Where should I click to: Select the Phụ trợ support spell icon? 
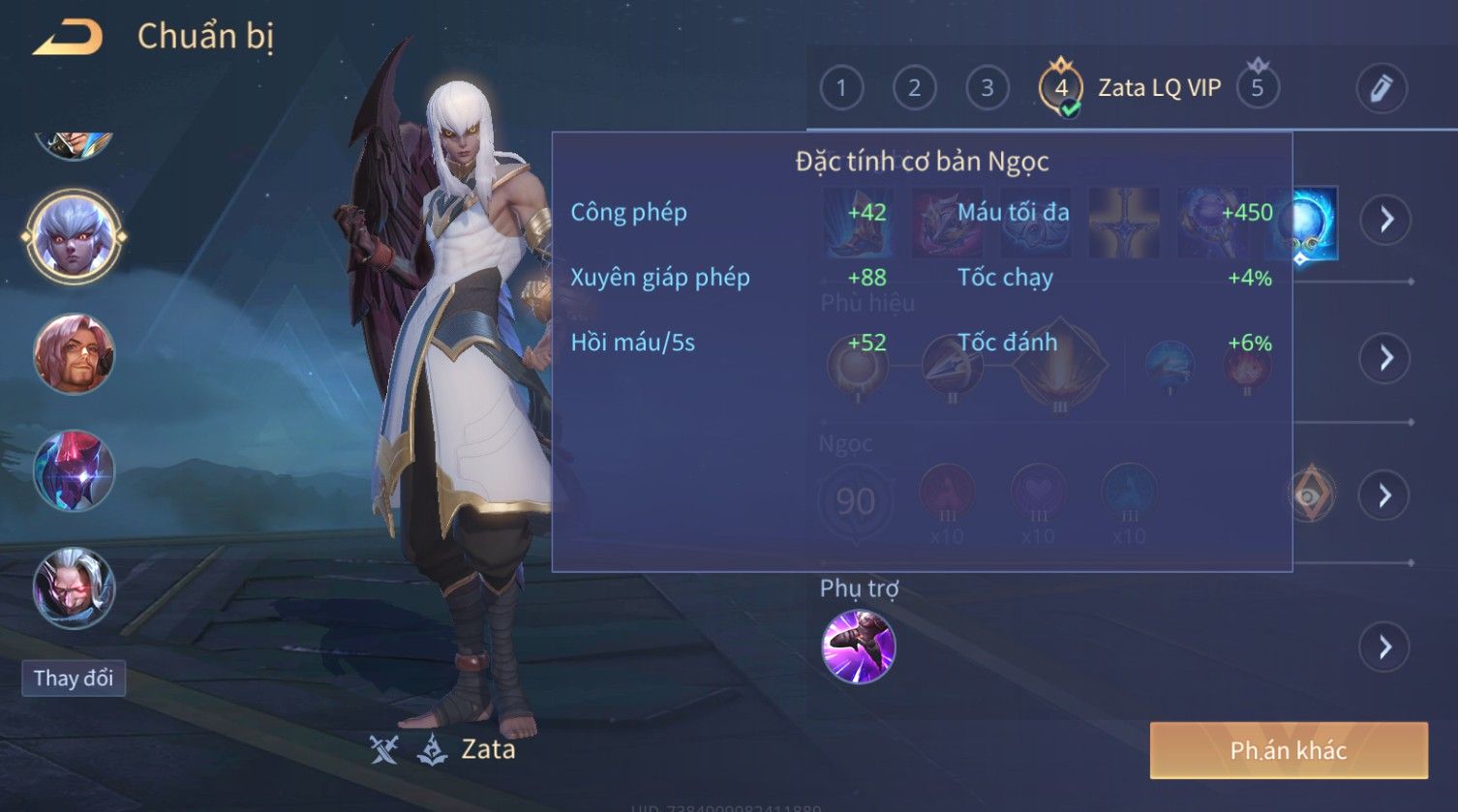(858, 647)
